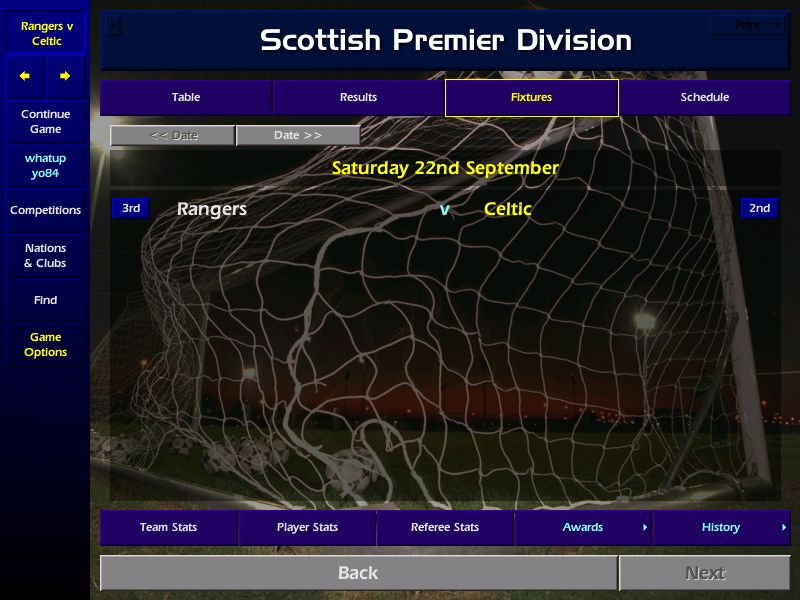Click the left yellow arrow button
The height and width of the screenshot is (600, 800).
tap(25, 76)
